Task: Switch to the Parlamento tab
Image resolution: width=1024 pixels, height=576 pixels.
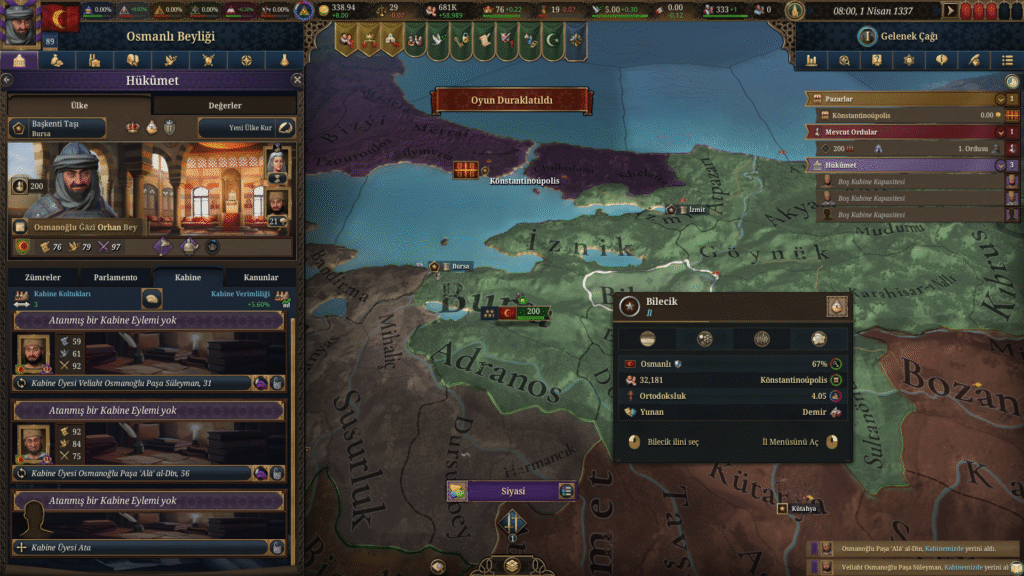Action: click(116, 277)
